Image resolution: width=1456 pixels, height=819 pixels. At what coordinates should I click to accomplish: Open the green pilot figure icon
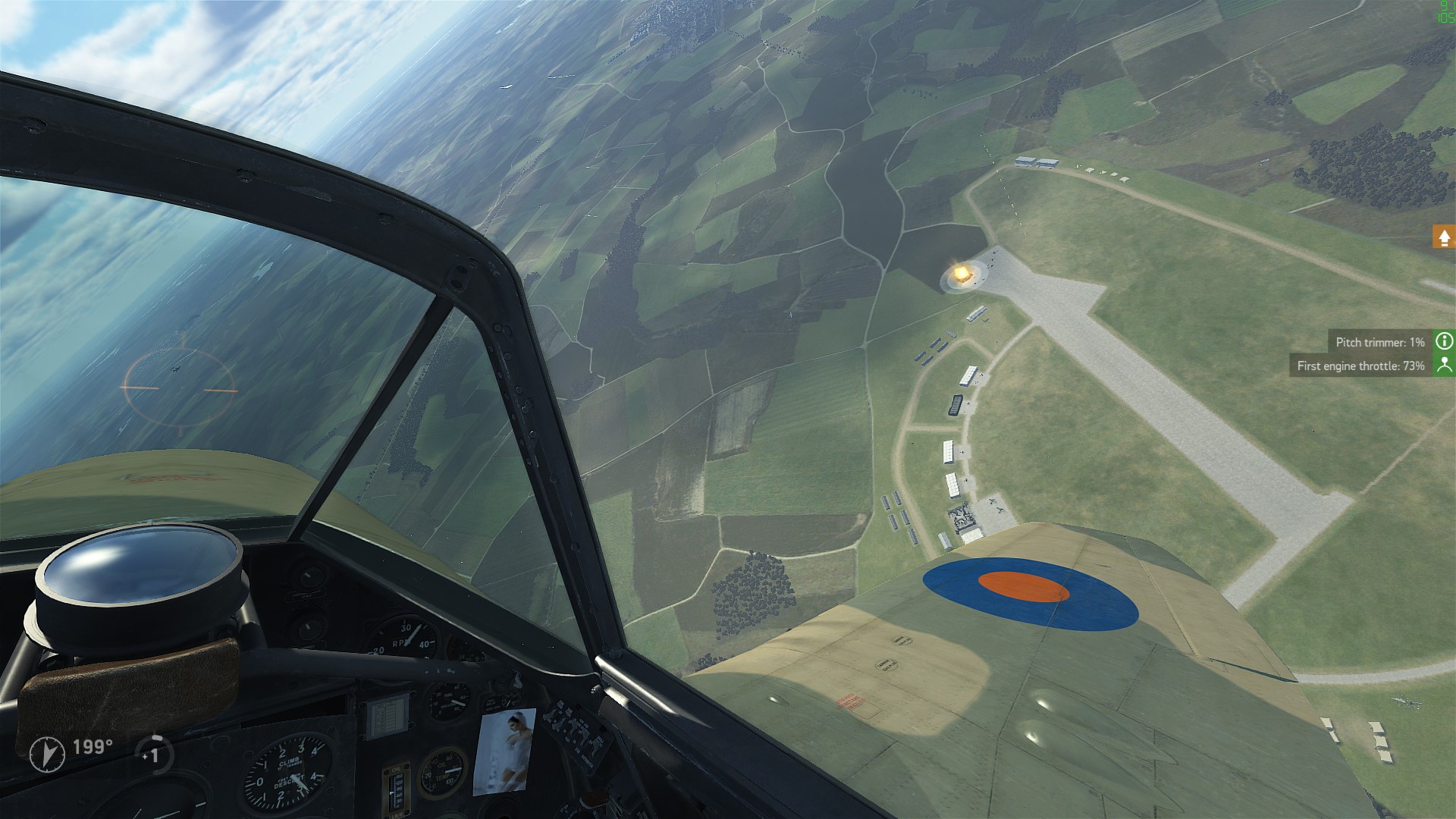pos(1444,366)
